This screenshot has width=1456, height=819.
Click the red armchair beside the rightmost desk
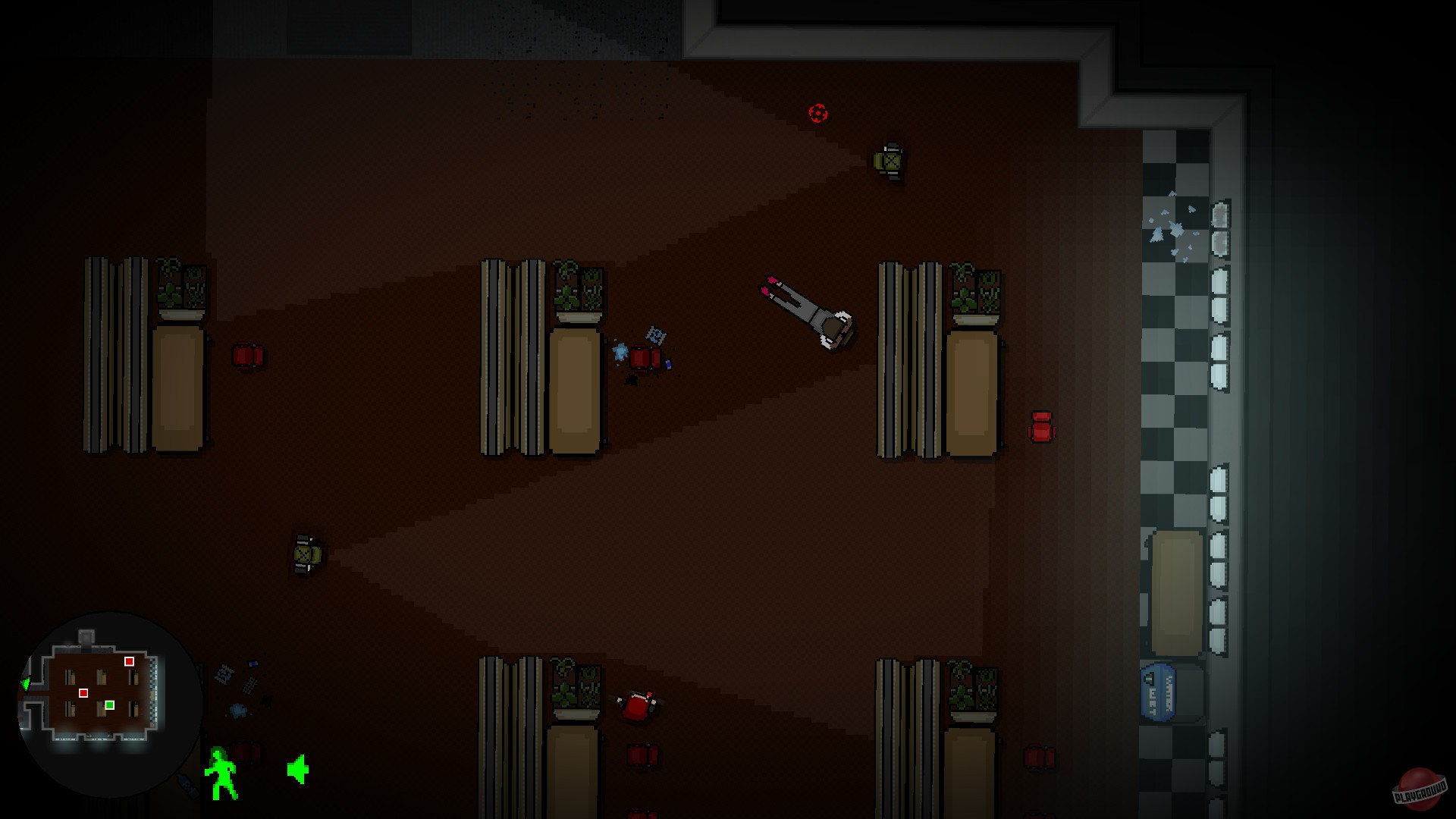pyautogui.click(x=1040, y=426)
